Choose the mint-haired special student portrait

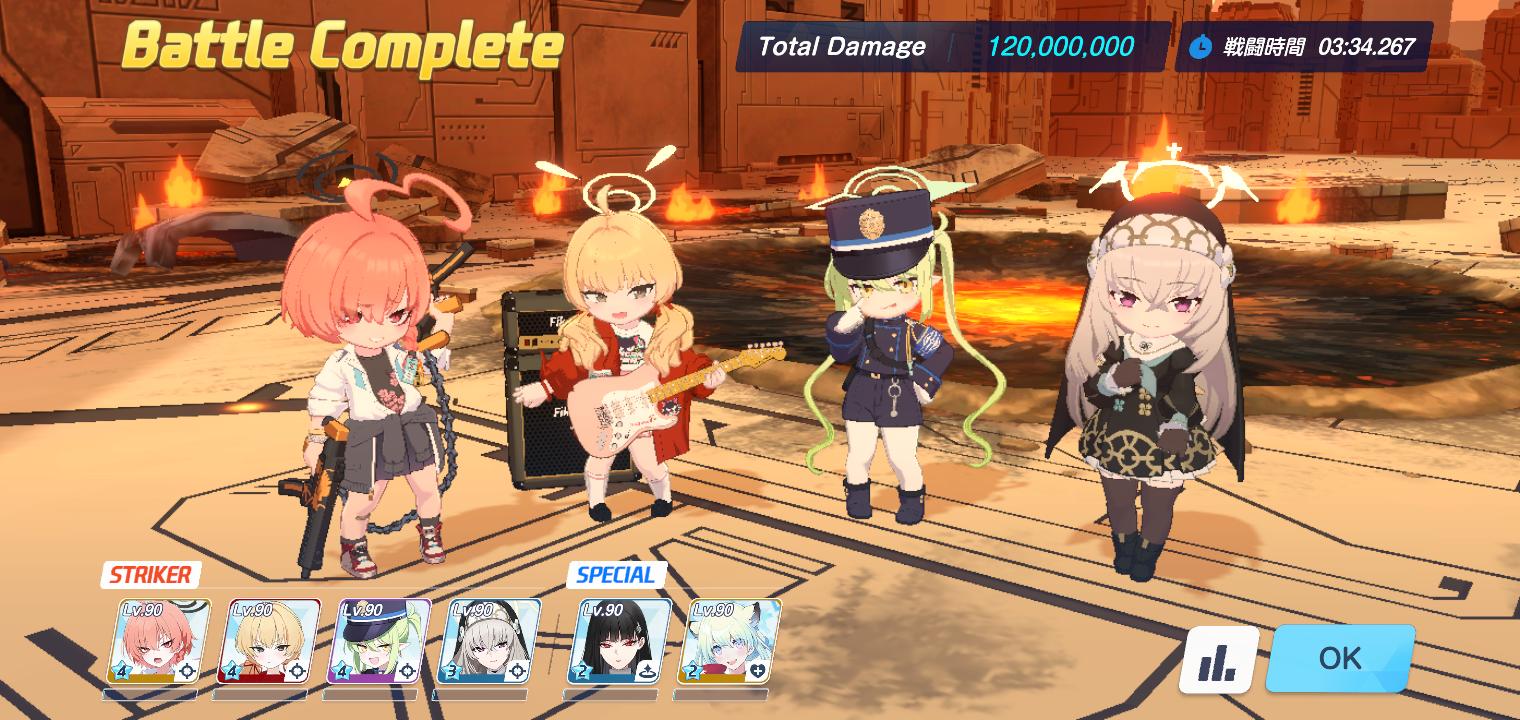tap(733, 641)
